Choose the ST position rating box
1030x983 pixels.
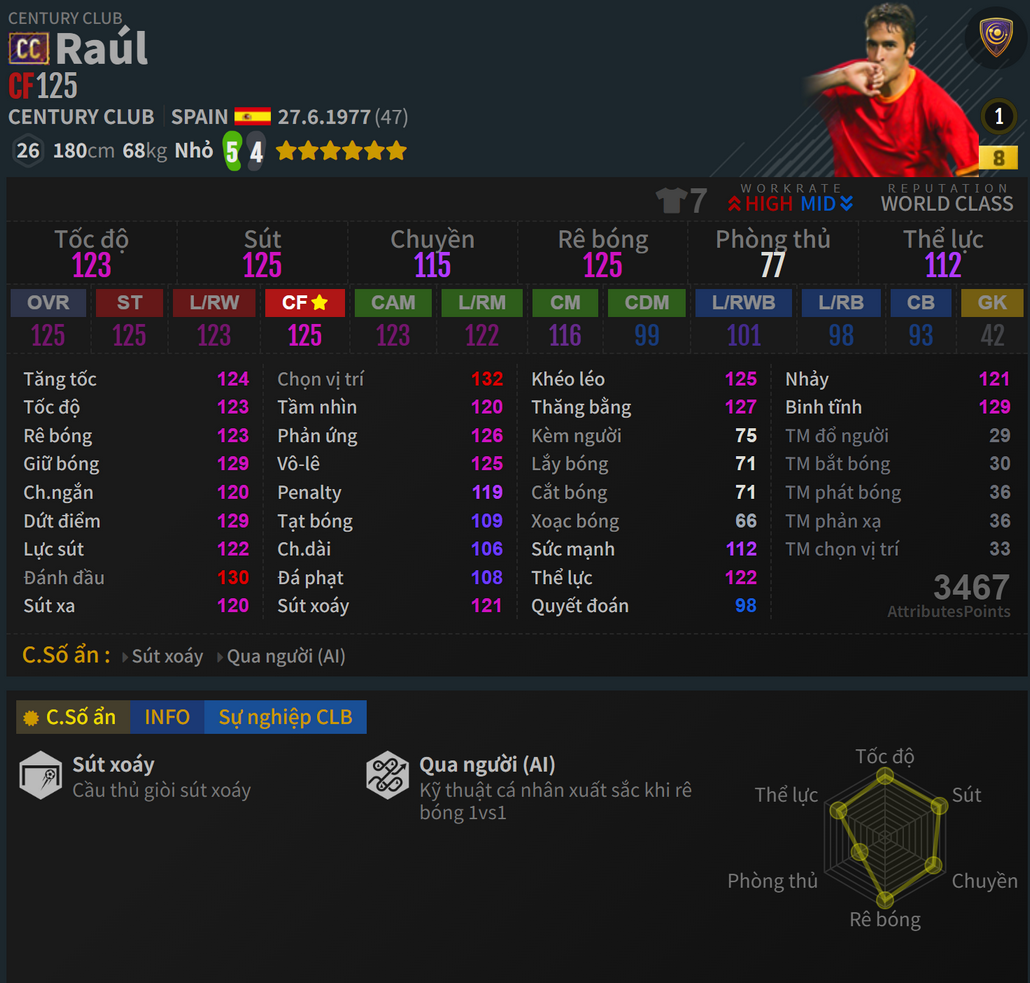pos(129,303)
